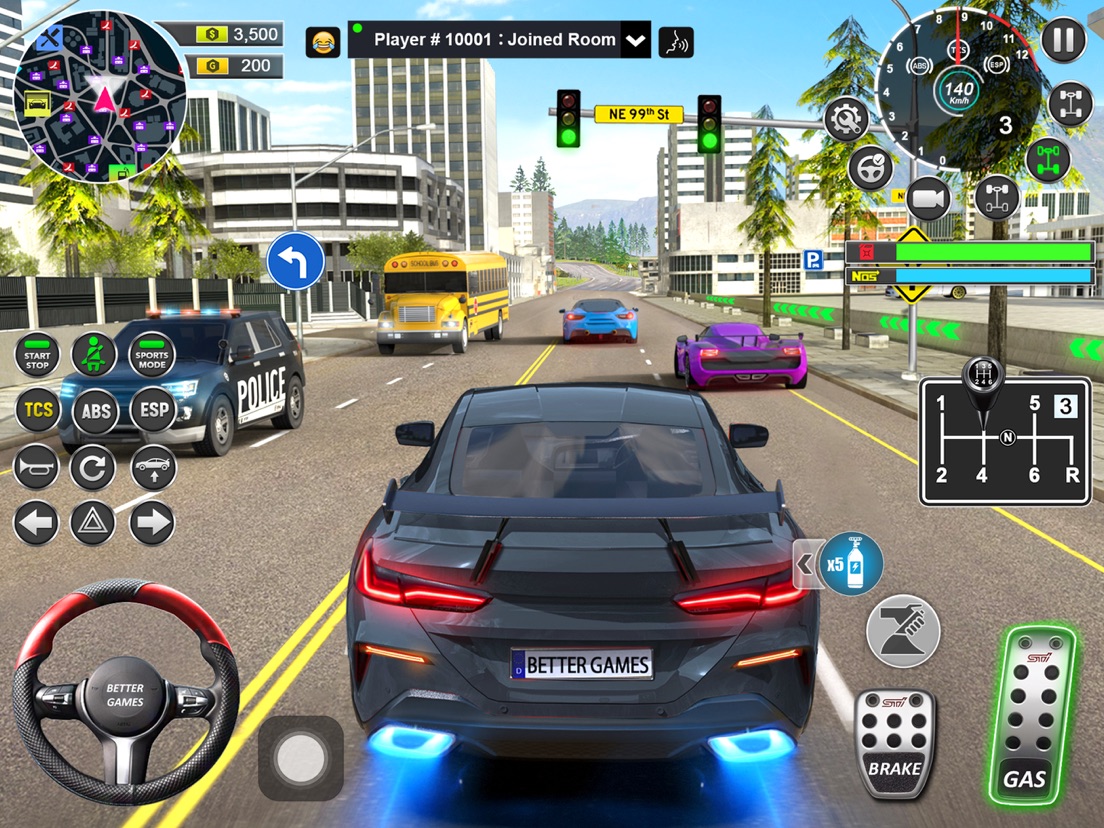Expand the player room message dropdown
Screen dimensions: 1104x828
[x=635, y=41]
